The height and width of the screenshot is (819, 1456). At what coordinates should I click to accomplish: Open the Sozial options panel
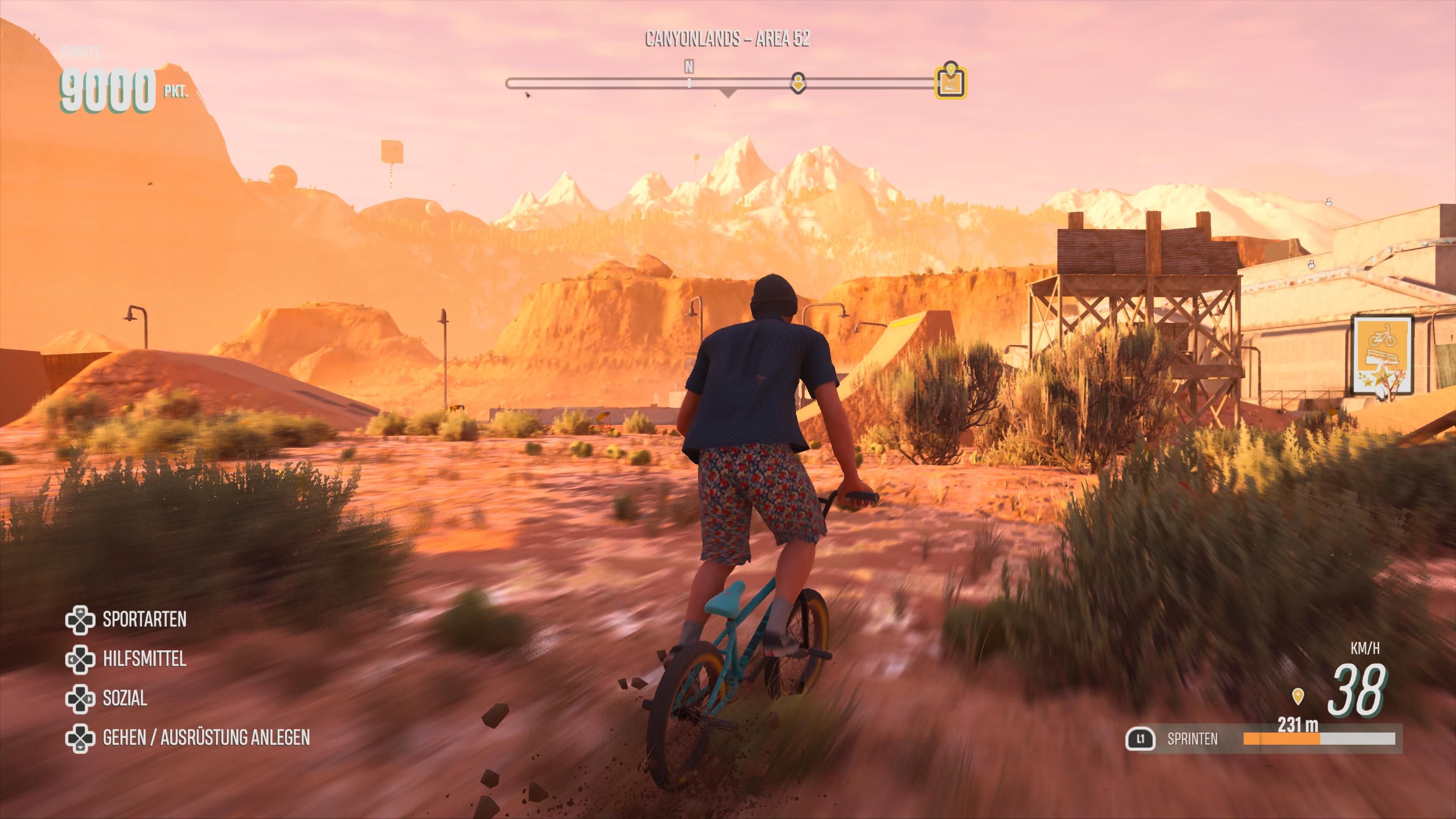[x=124, y=698]
